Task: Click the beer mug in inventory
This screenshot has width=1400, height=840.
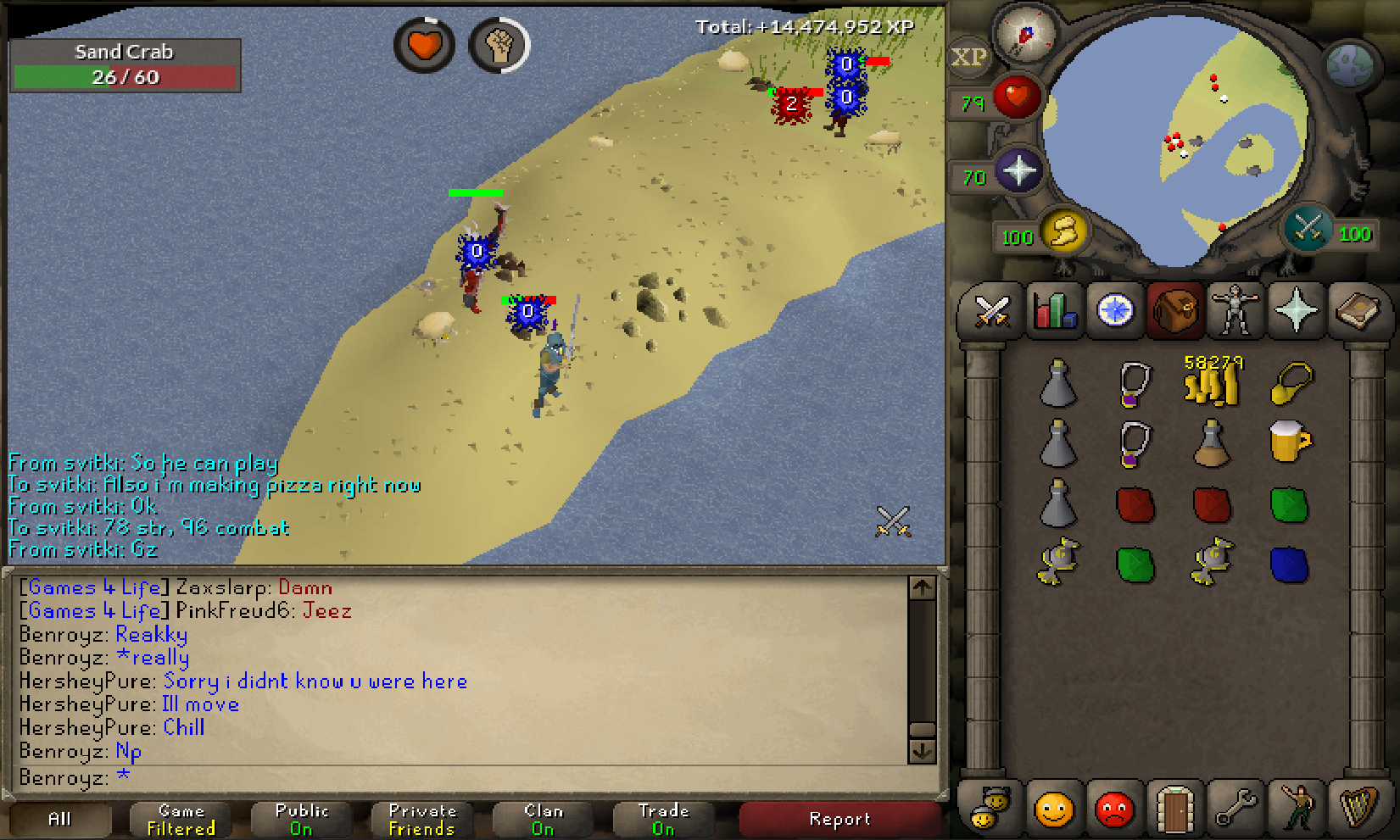Action: tap(1289, 442)
